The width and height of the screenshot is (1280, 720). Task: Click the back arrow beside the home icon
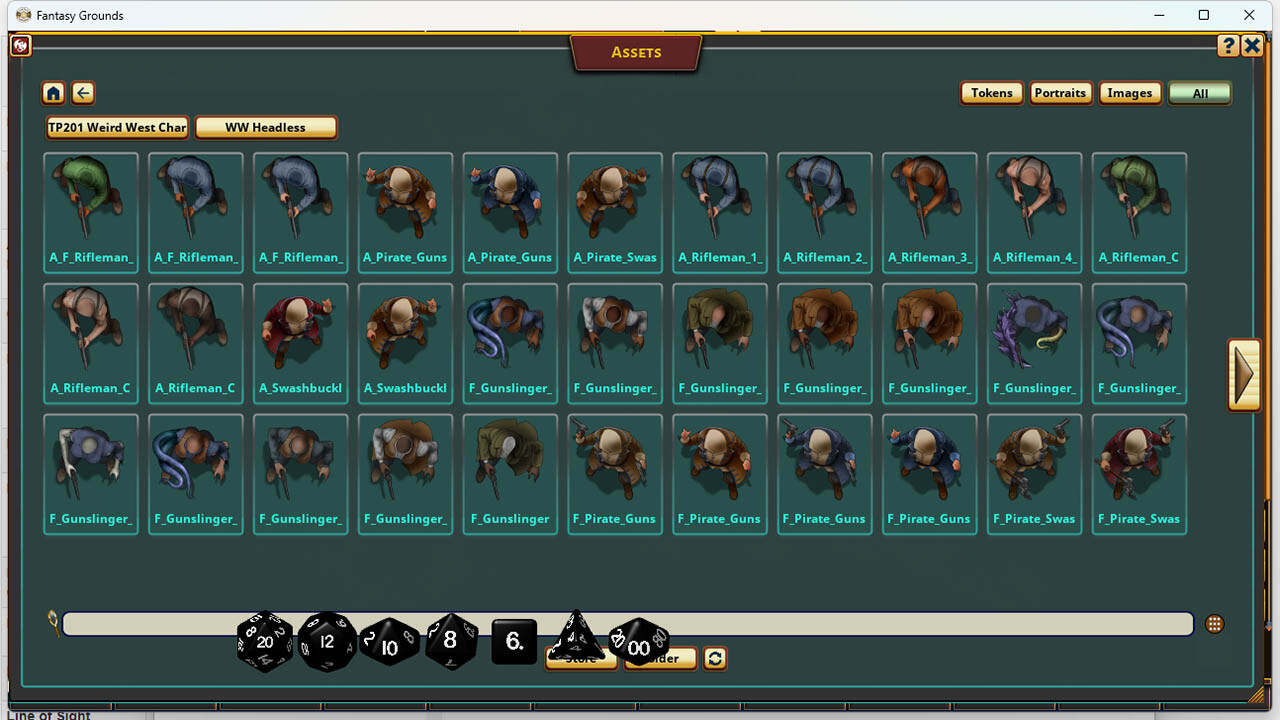pos(83,92)
